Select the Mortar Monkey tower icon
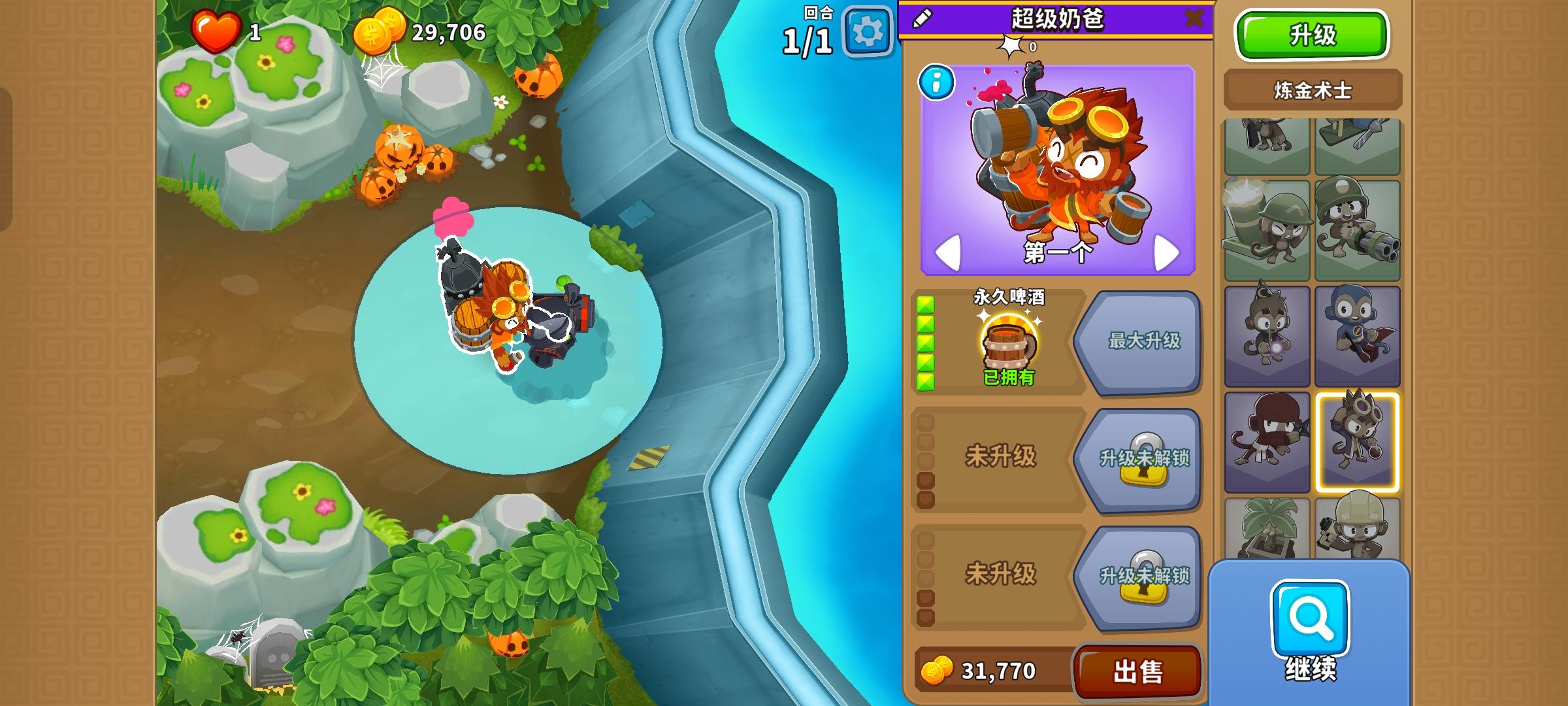Image resolution: width=1568 pixels, height=706 pixels. pyautogui.click(x=1267, y=229)
